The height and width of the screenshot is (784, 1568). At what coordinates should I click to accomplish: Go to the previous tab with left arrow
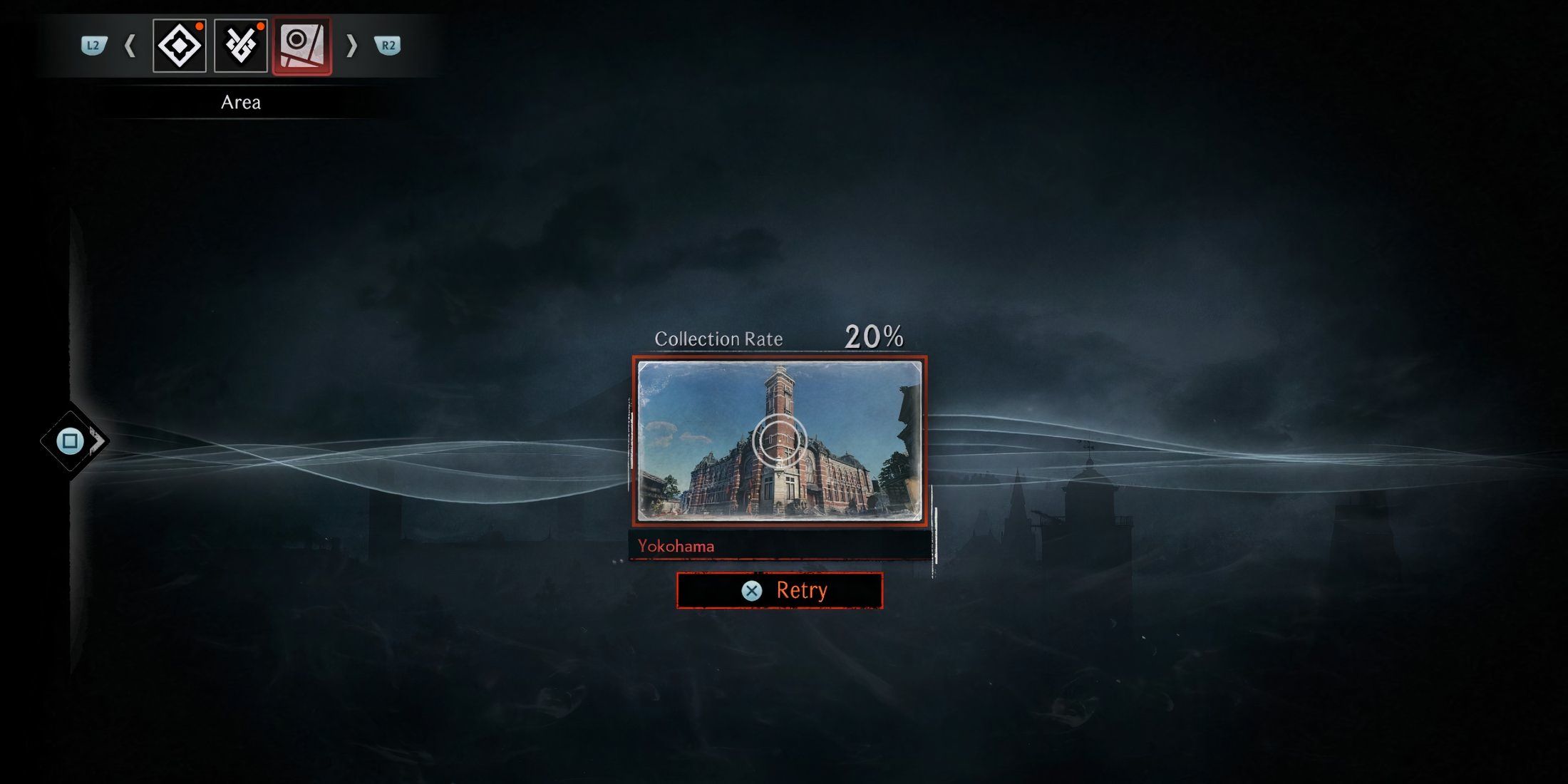tap(130, 47)
